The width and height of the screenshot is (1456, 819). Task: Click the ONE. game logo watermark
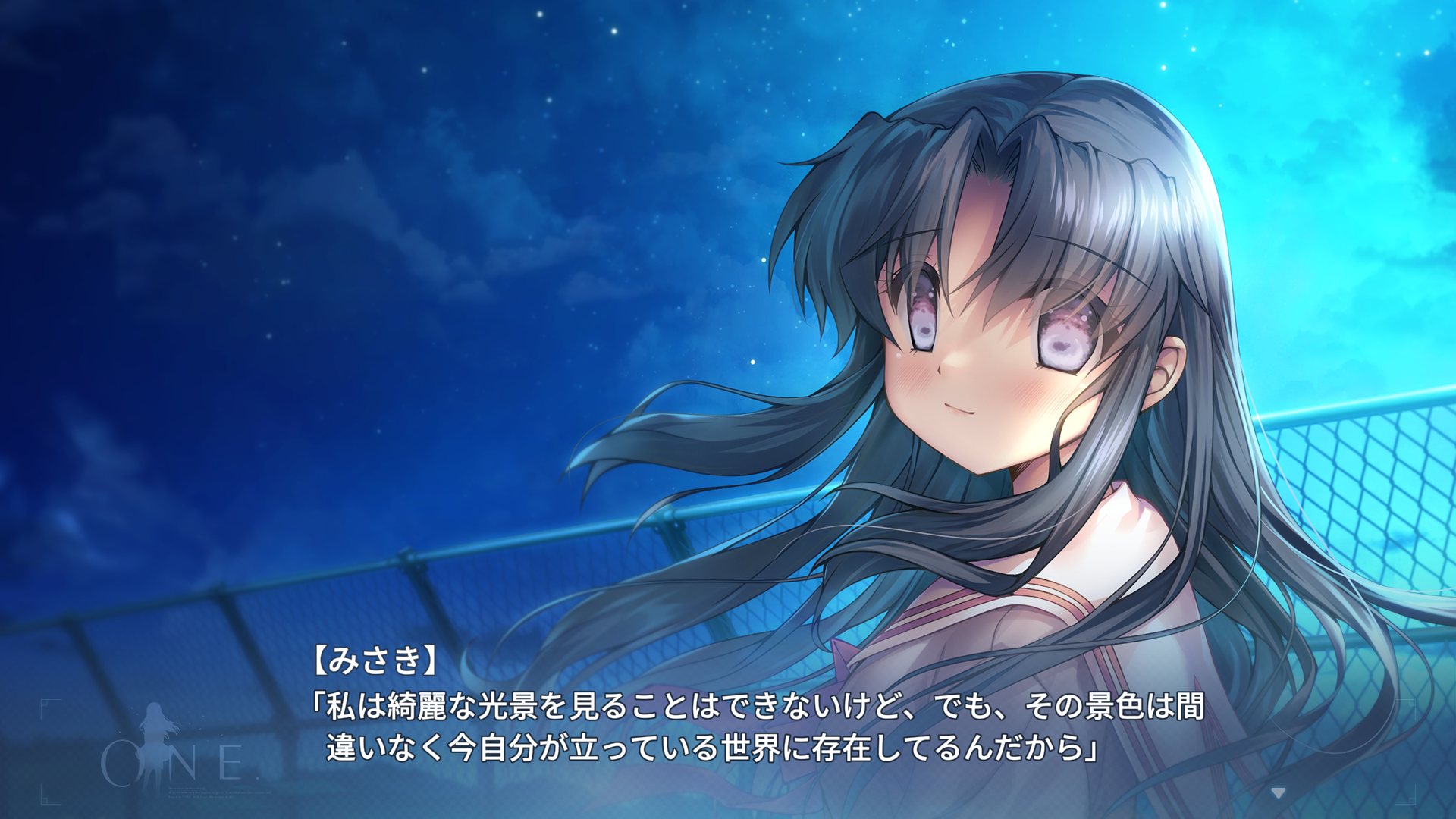[182, 762]
